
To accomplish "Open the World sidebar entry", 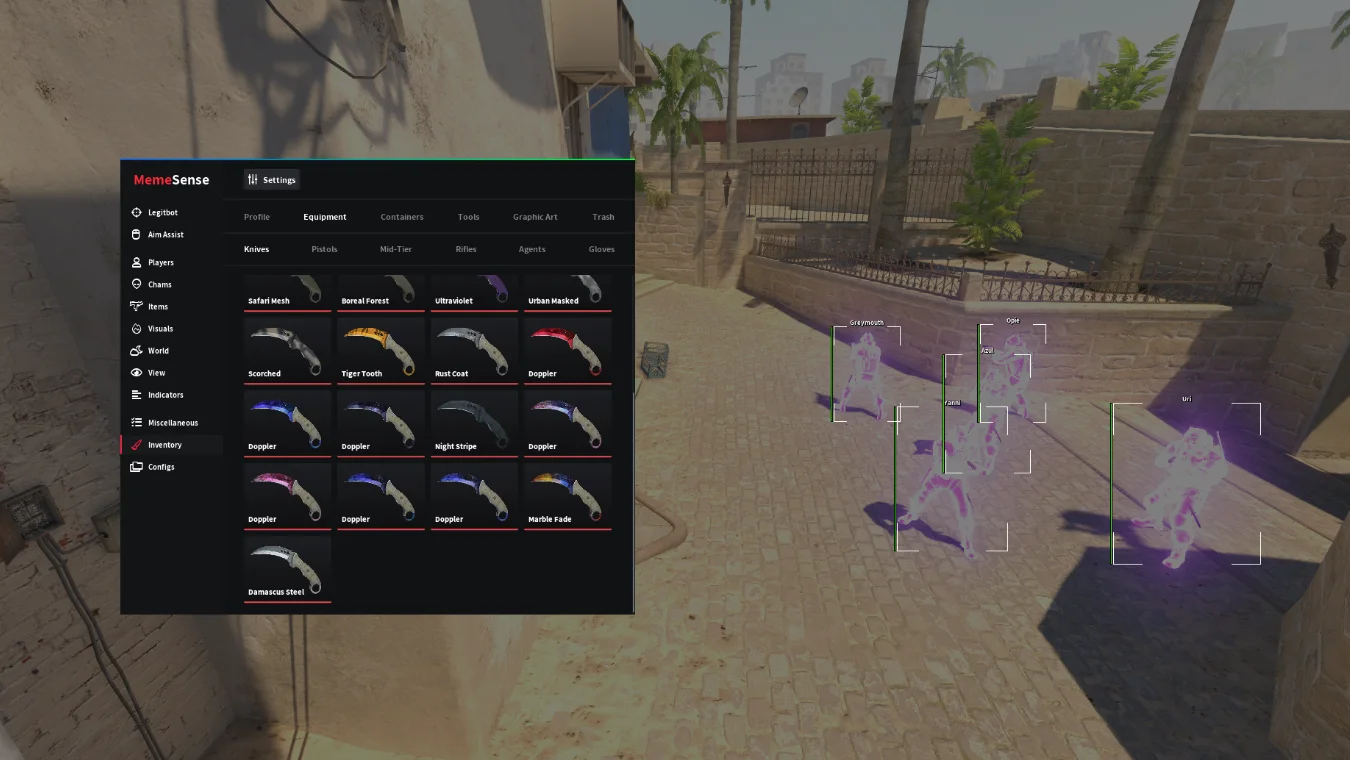I will (158, 351).
